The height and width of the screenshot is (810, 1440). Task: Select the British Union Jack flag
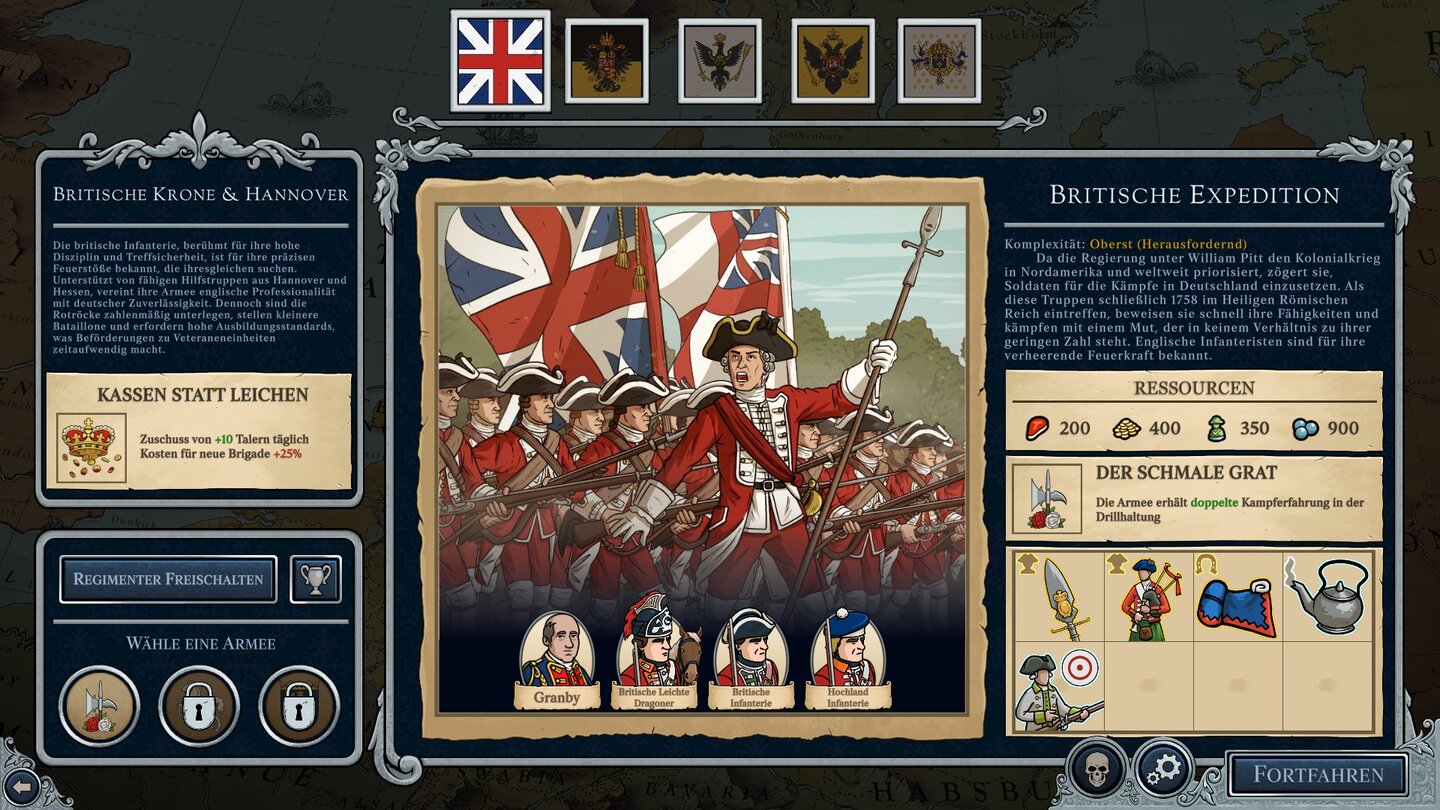[x=500, y=58]
